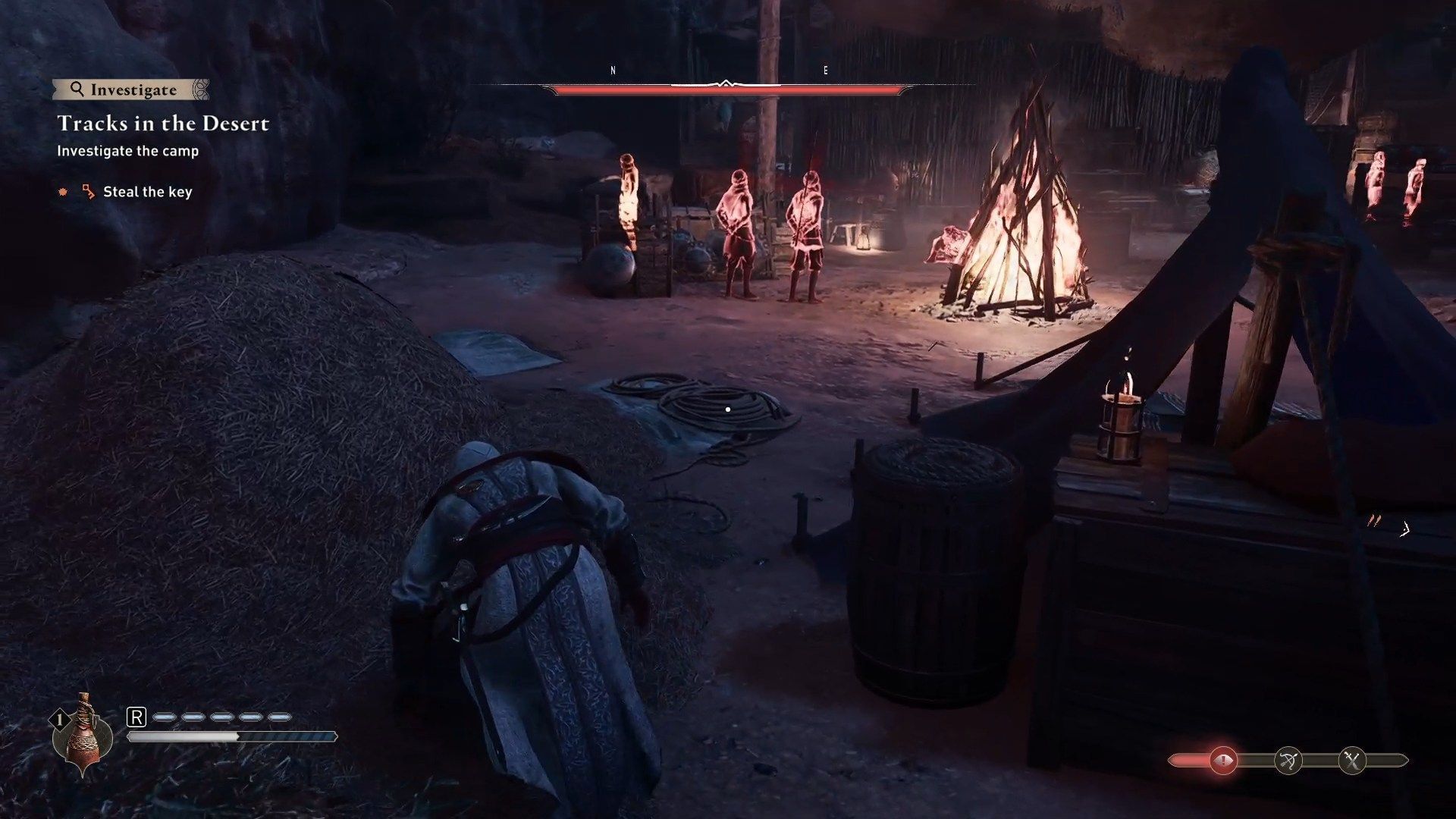Expand the compass N direction marker

pyautogui.click(x=611, y=70)
